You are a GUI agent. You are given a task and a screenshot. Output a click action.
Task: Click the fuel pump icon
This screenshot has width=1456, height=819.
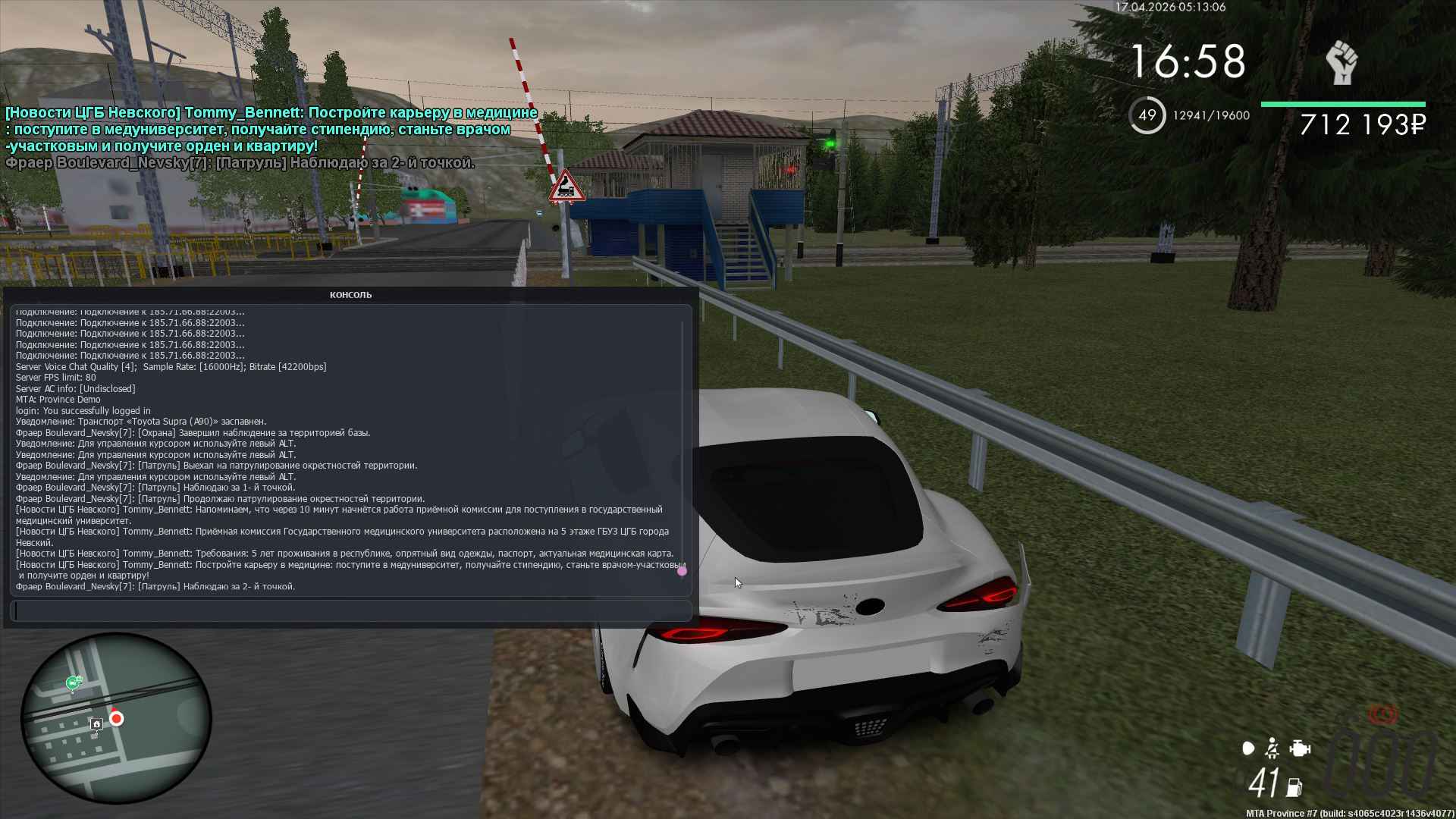pos(1294,787)
